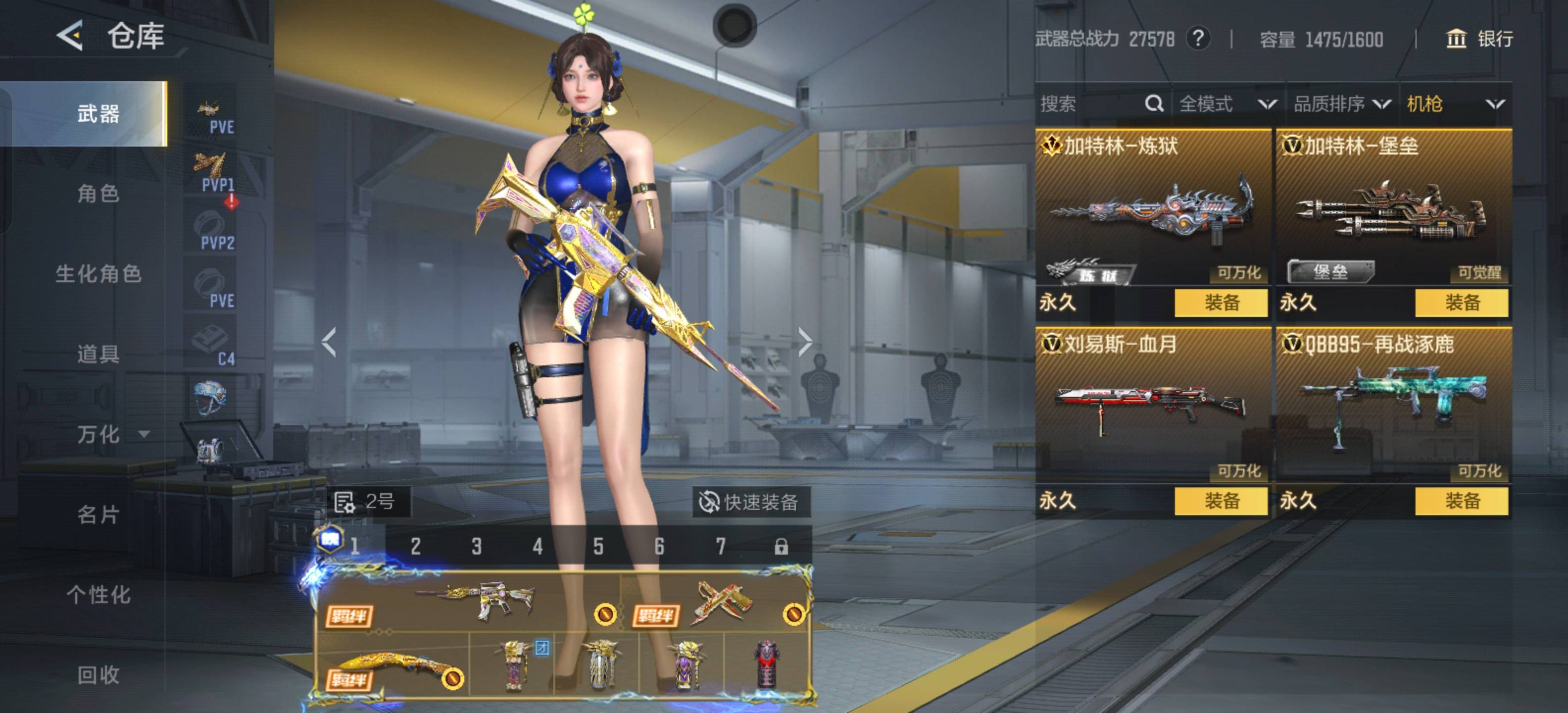Click the 搜索 search field
Screen dimensions: 1568x713
1089,104
